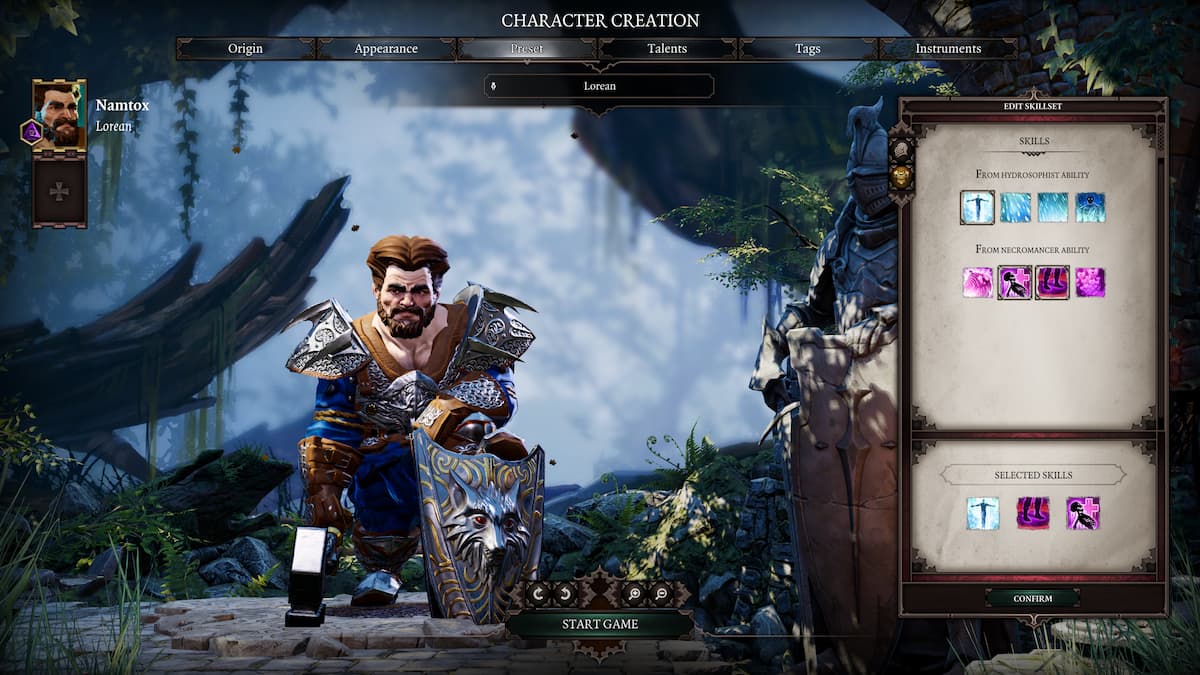The image size is (1200, 675).
Task: Start the game
Action: pos(600,624)
